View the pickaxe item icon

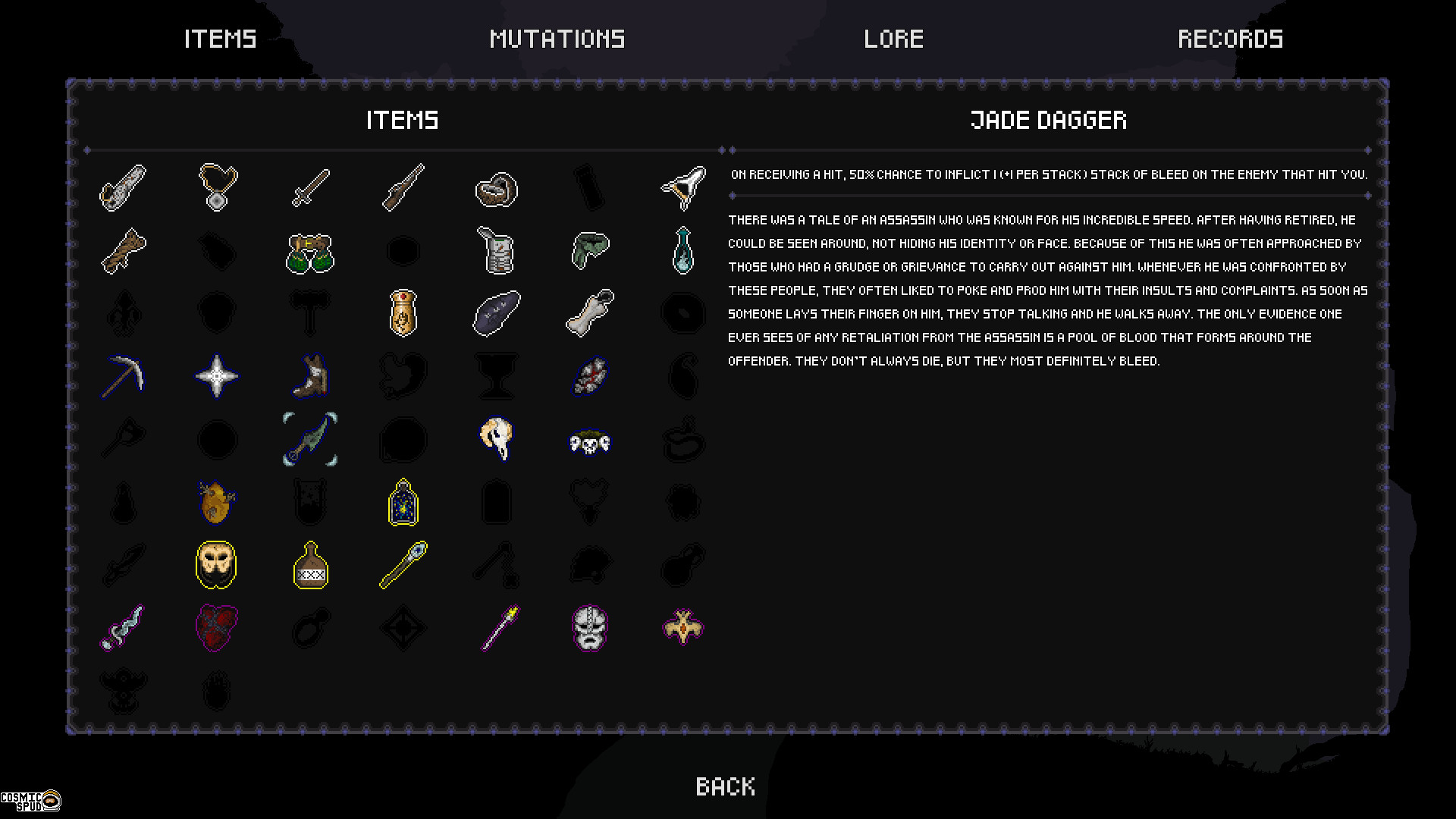(123, 376)
